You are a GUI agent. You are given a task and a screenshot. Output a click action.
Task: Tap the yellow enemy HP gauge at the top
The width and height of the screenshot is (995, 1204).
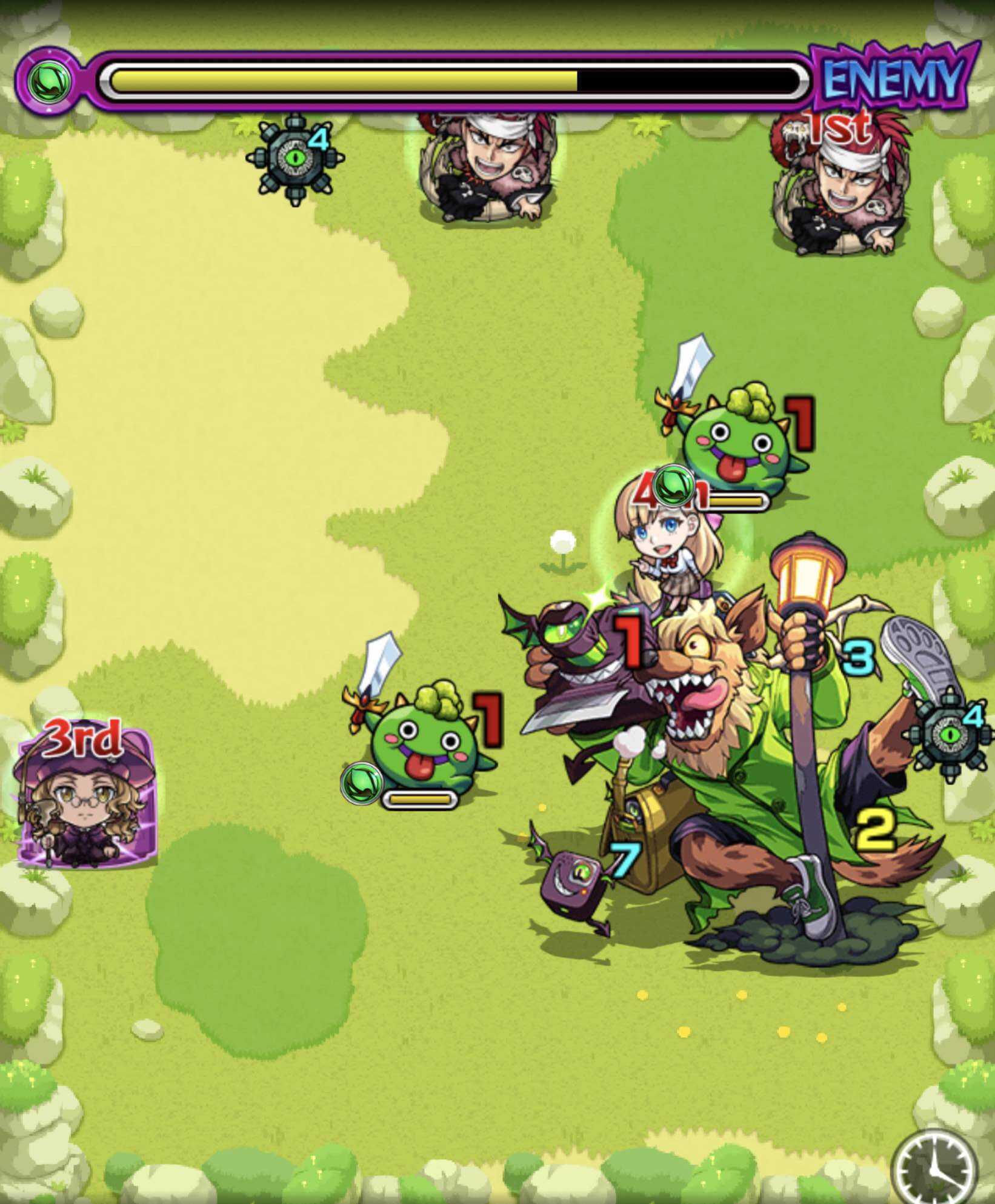[339, 78]
